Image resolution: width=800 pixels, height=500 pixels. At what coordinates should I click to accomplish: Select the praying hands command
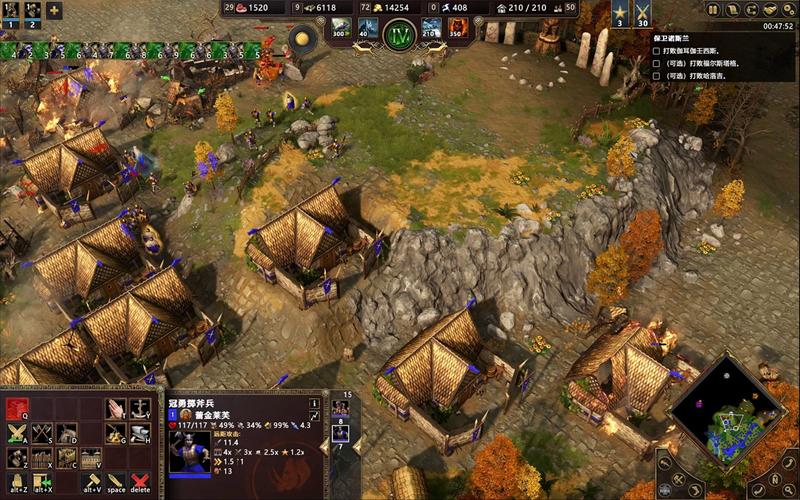pyautogui.click(x=117, y=408)
